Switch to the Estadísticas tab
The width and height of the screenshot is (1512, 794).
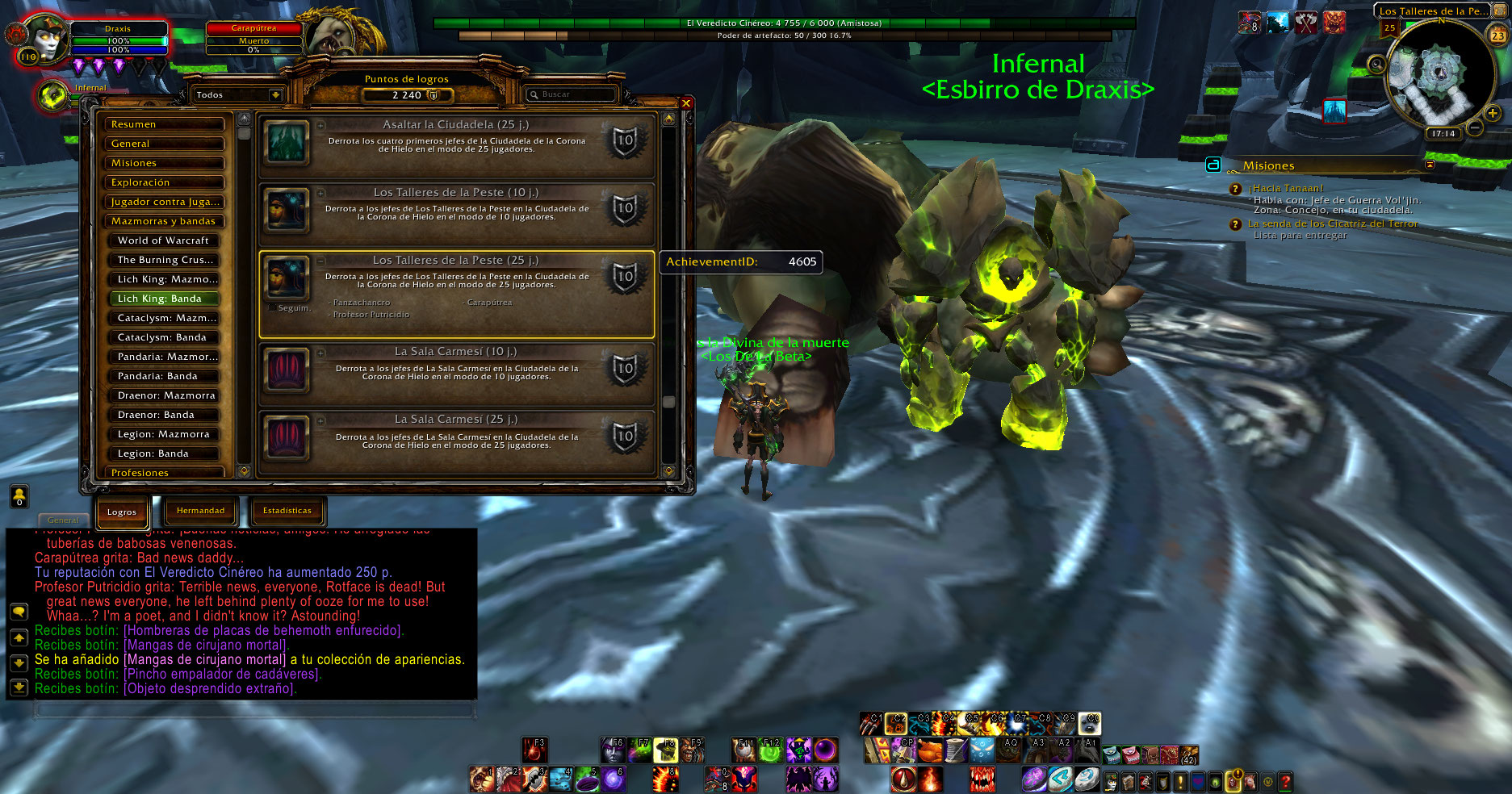coord(287,511)
